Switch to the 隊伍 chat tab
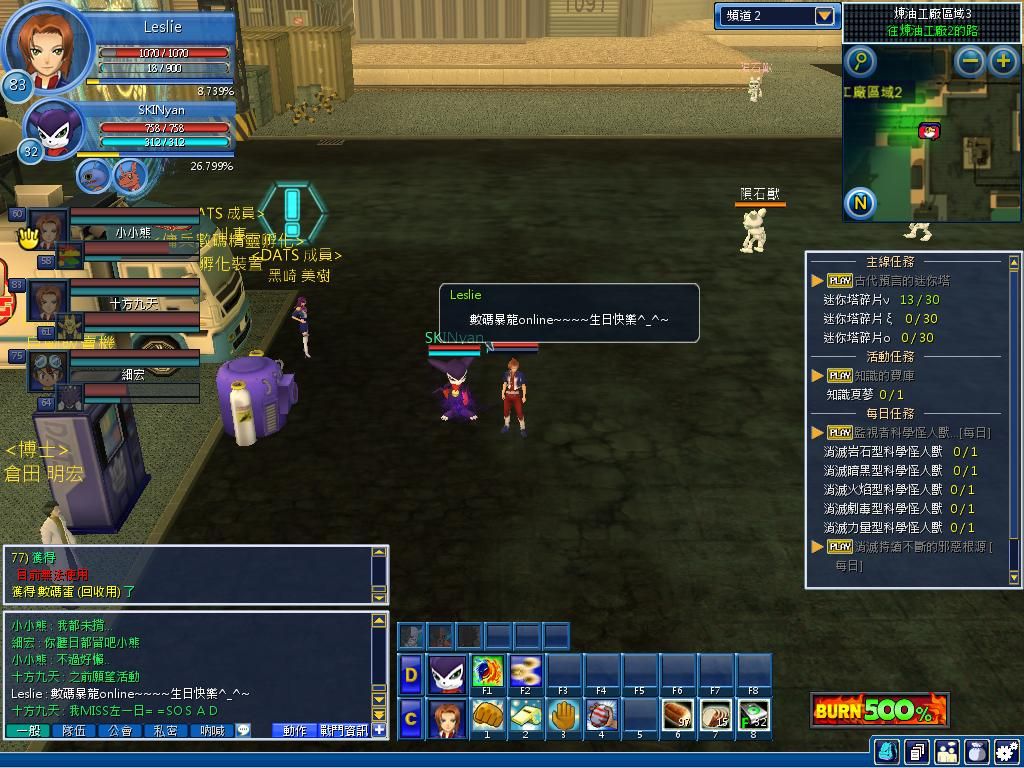The image size is (1024, 768). 74,731
